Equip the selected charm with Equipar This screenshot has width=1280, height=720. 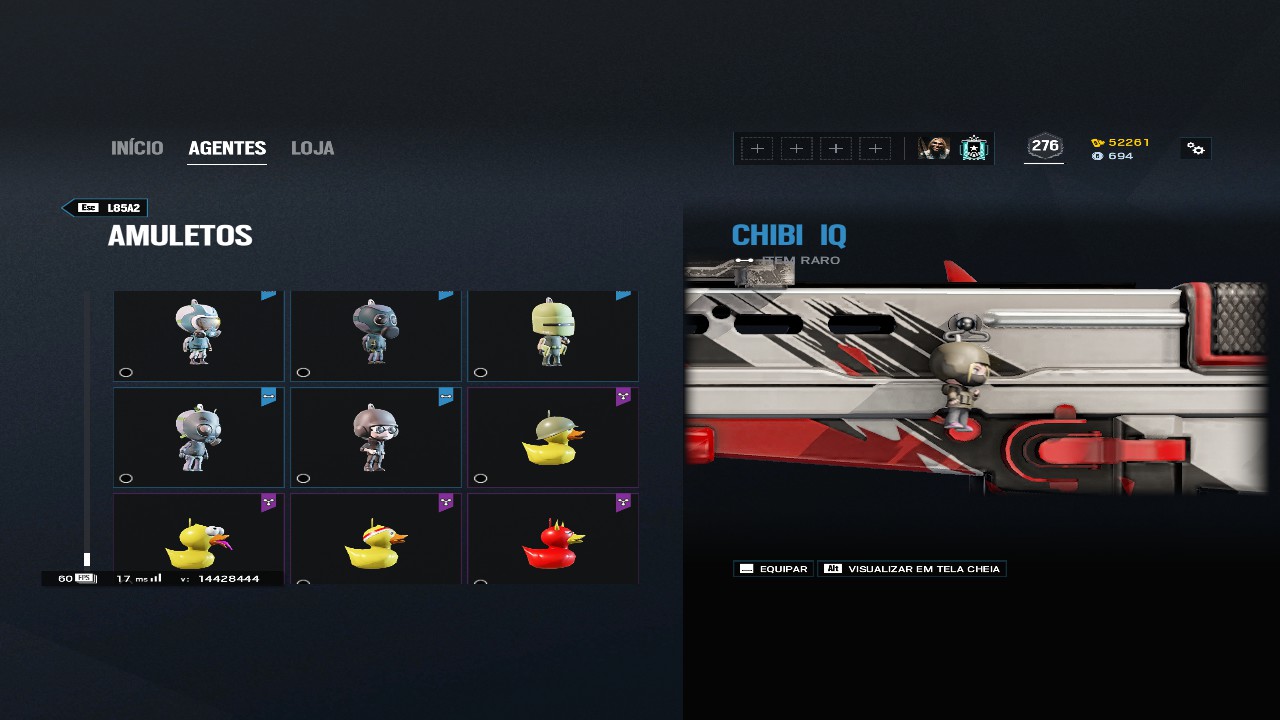click(773, 569)
